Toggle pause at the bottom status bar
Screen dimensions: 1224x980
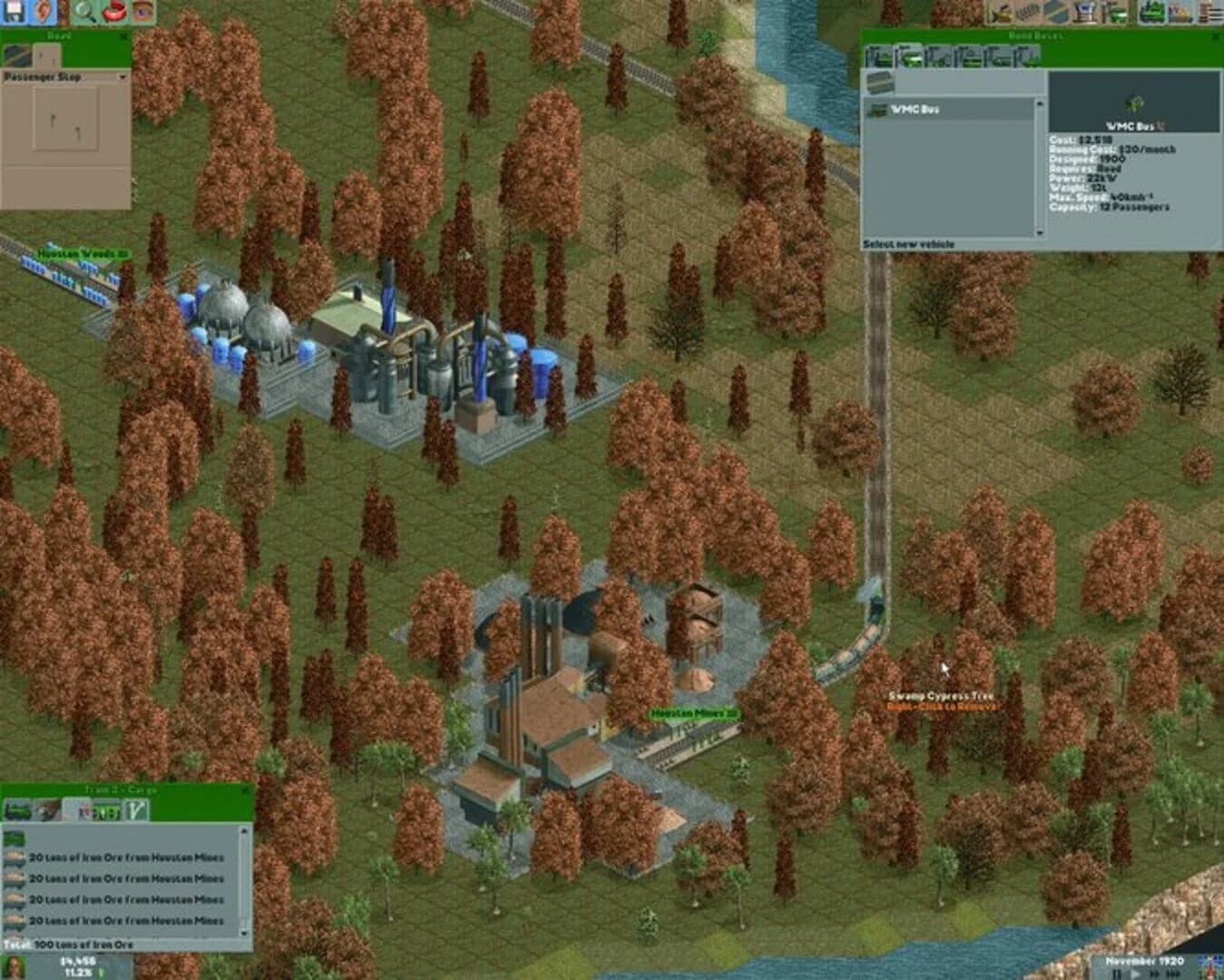[1116, 973]
